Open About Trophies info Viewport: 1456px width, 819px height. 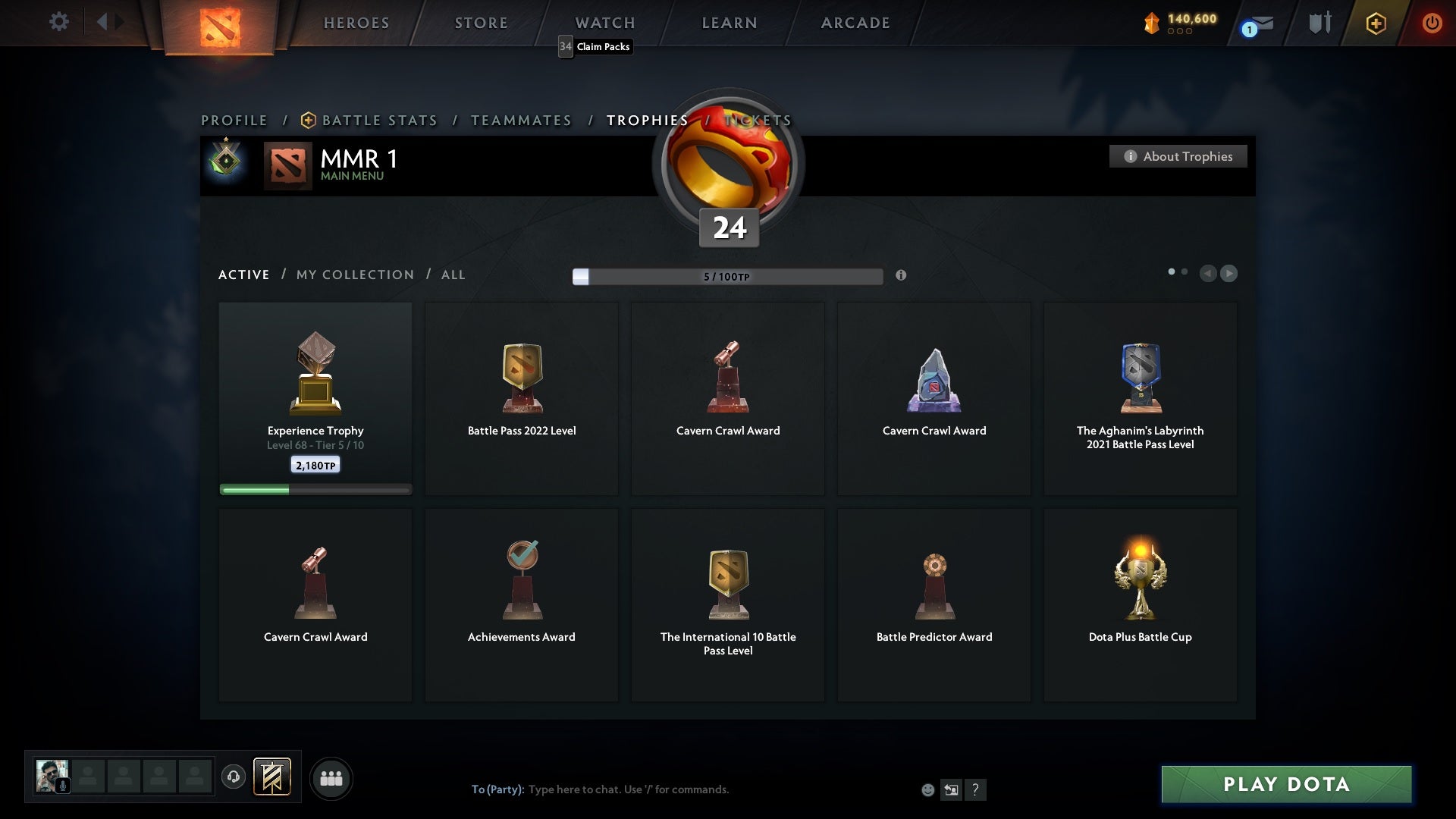1178,156
